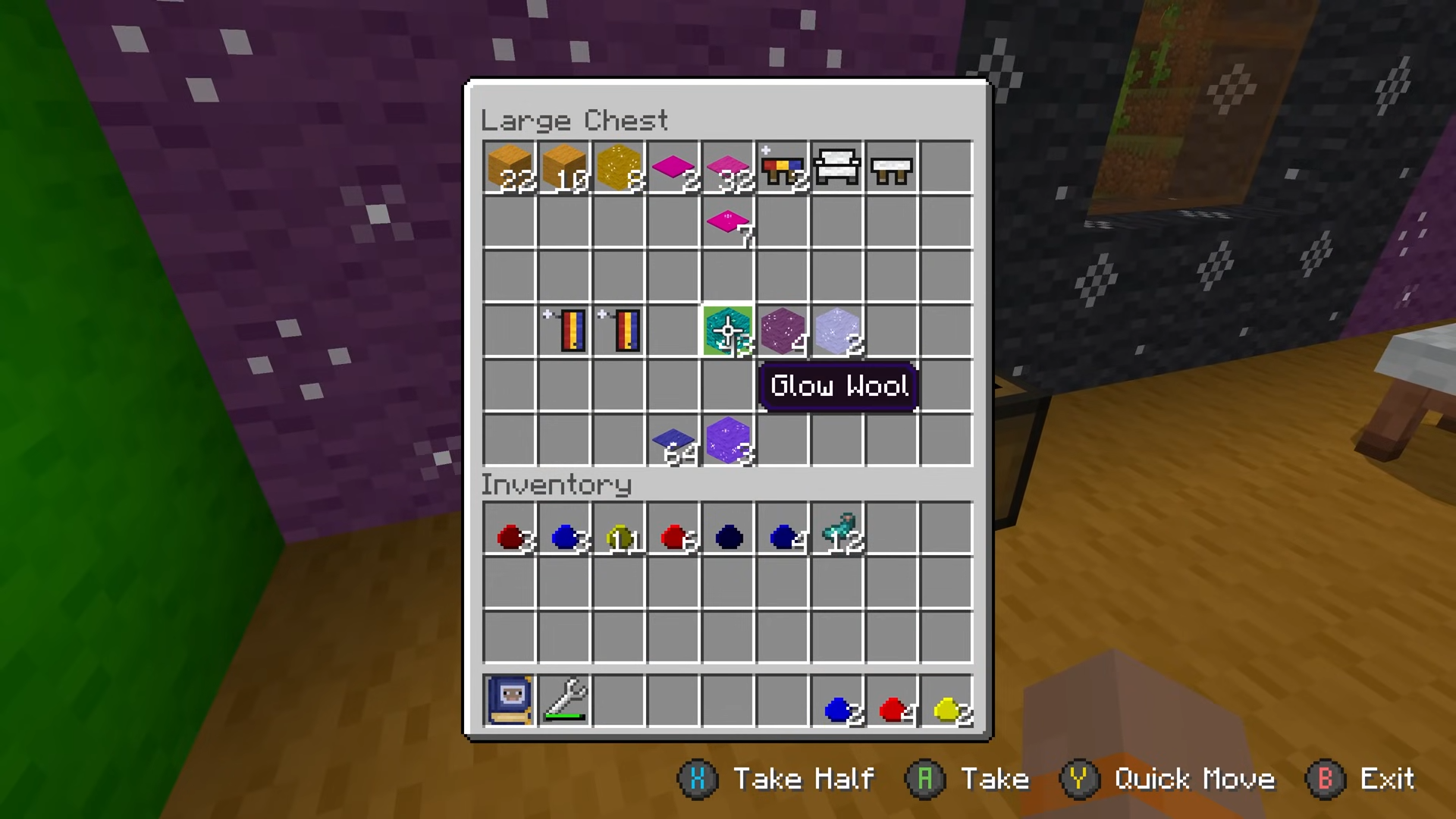Take the pale lavender glow wool stack of 2
Viewport: 1456px width, 819px height.
click(x=837, y=331)
